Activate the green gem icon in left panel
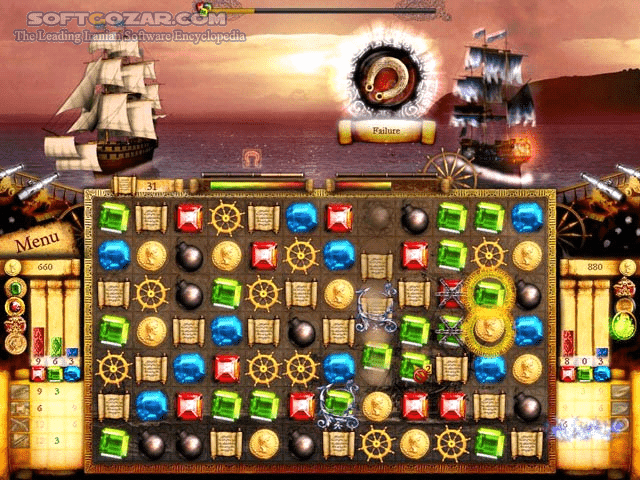The height and width of the screenshot is (480, 640). (16, 288)
